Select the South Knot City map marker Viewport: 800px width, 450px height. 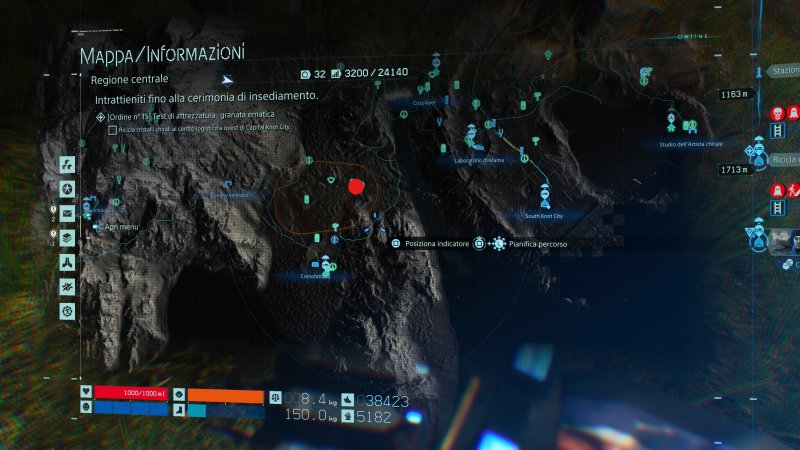click(x=545, y=215)
